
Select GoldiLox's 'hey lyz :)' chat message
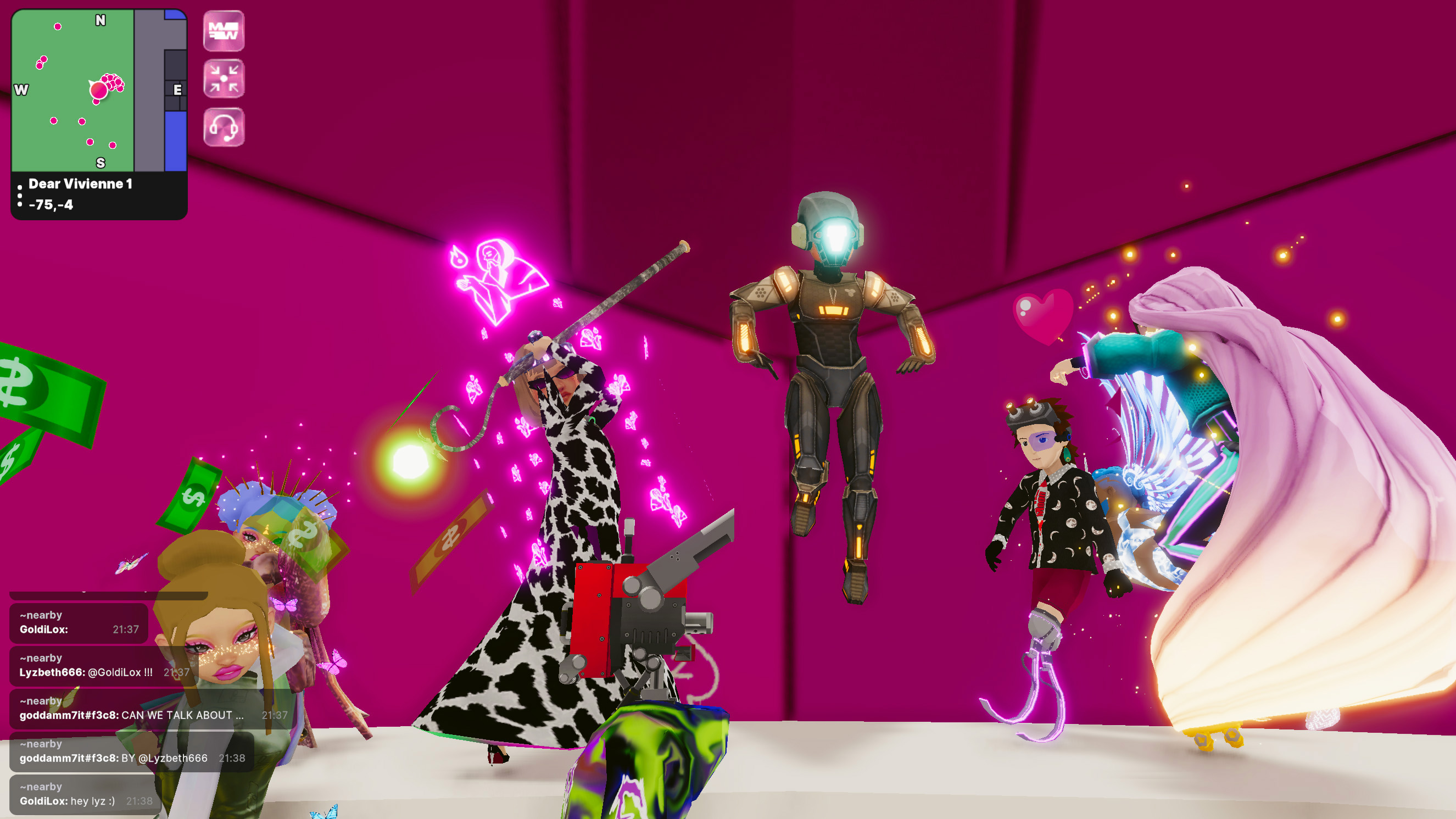pyautogui.click(x=85, y=795)
